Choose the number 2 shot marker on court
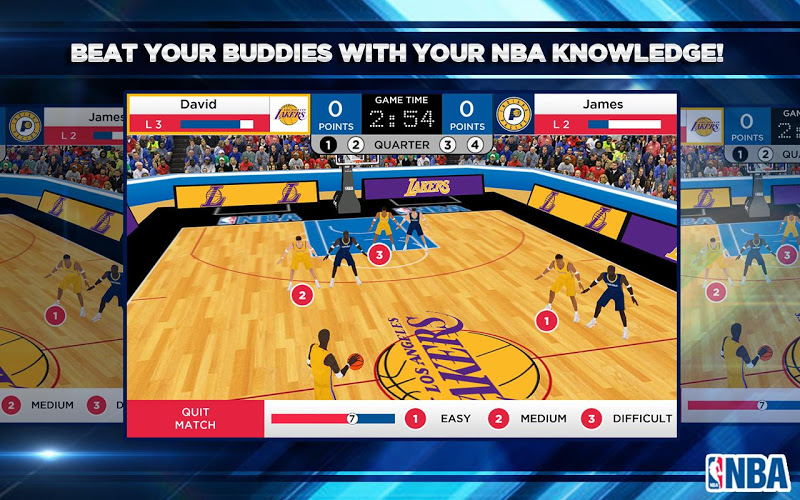Screen dimensions: 800x500 [x=301, y=294]
